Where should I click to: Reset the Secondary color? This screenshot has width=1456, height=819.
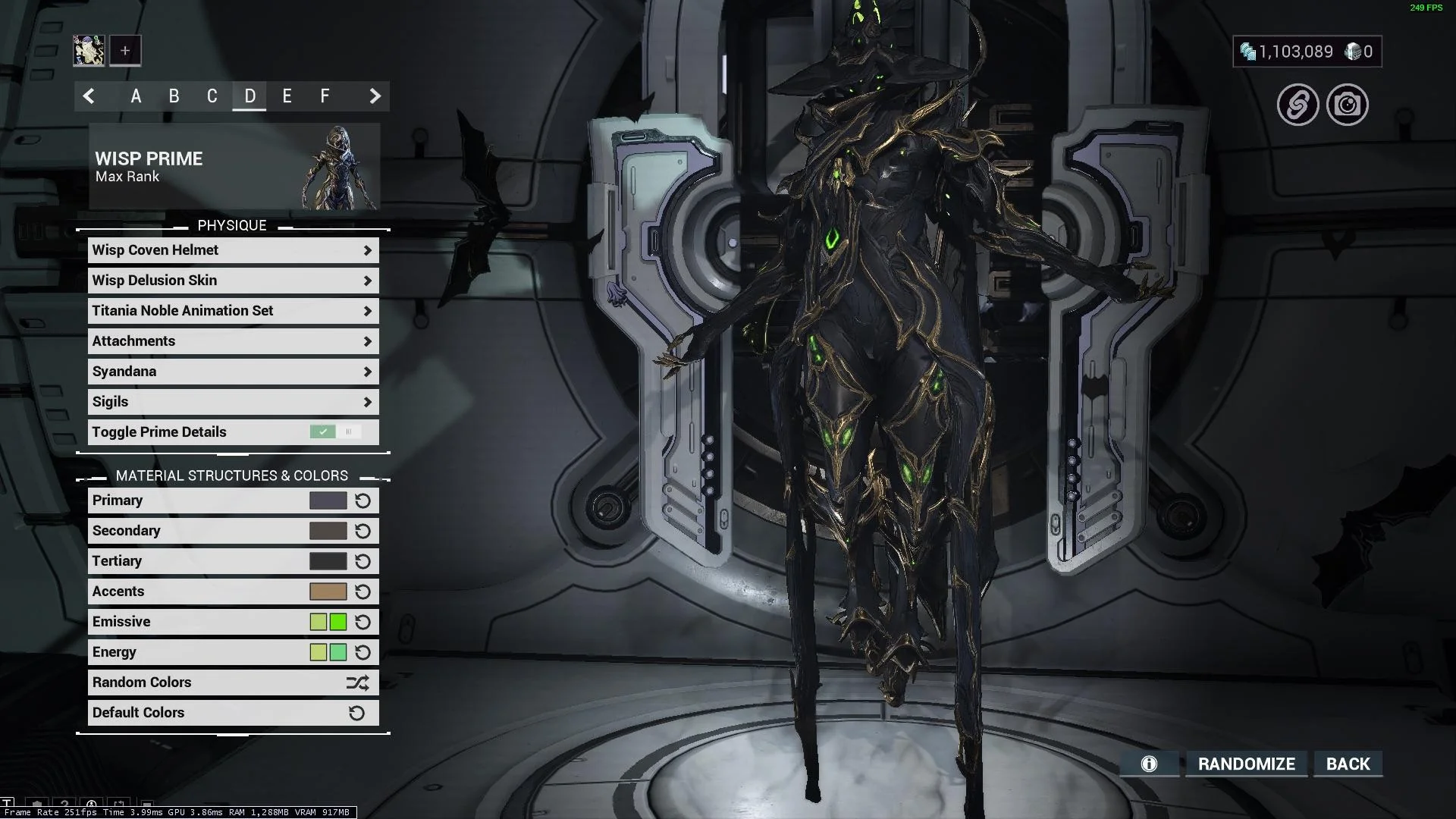coord(362,531)
